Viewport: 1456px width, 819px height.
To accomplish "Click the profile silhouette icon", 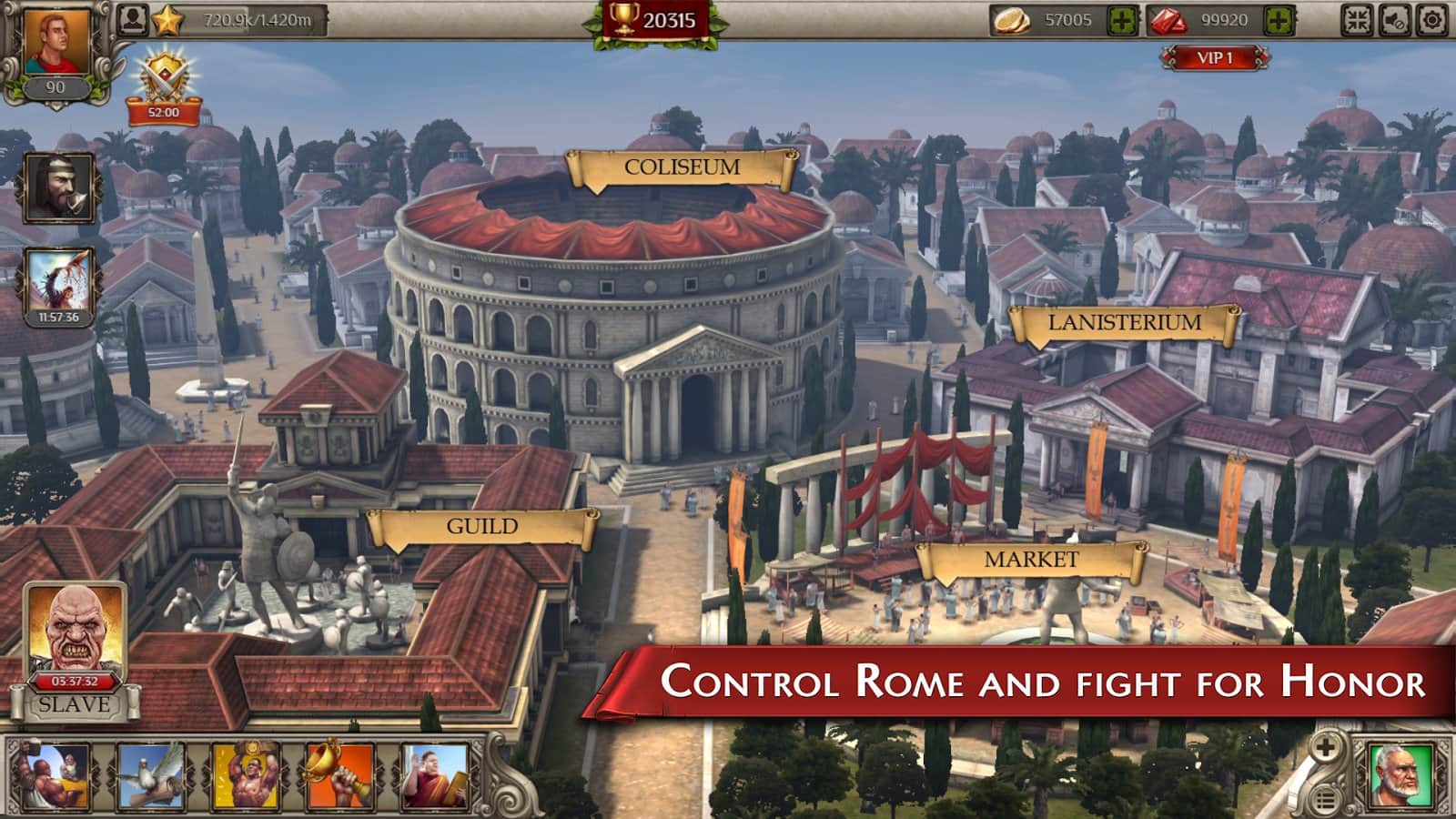I will click(x=133, y=20).
